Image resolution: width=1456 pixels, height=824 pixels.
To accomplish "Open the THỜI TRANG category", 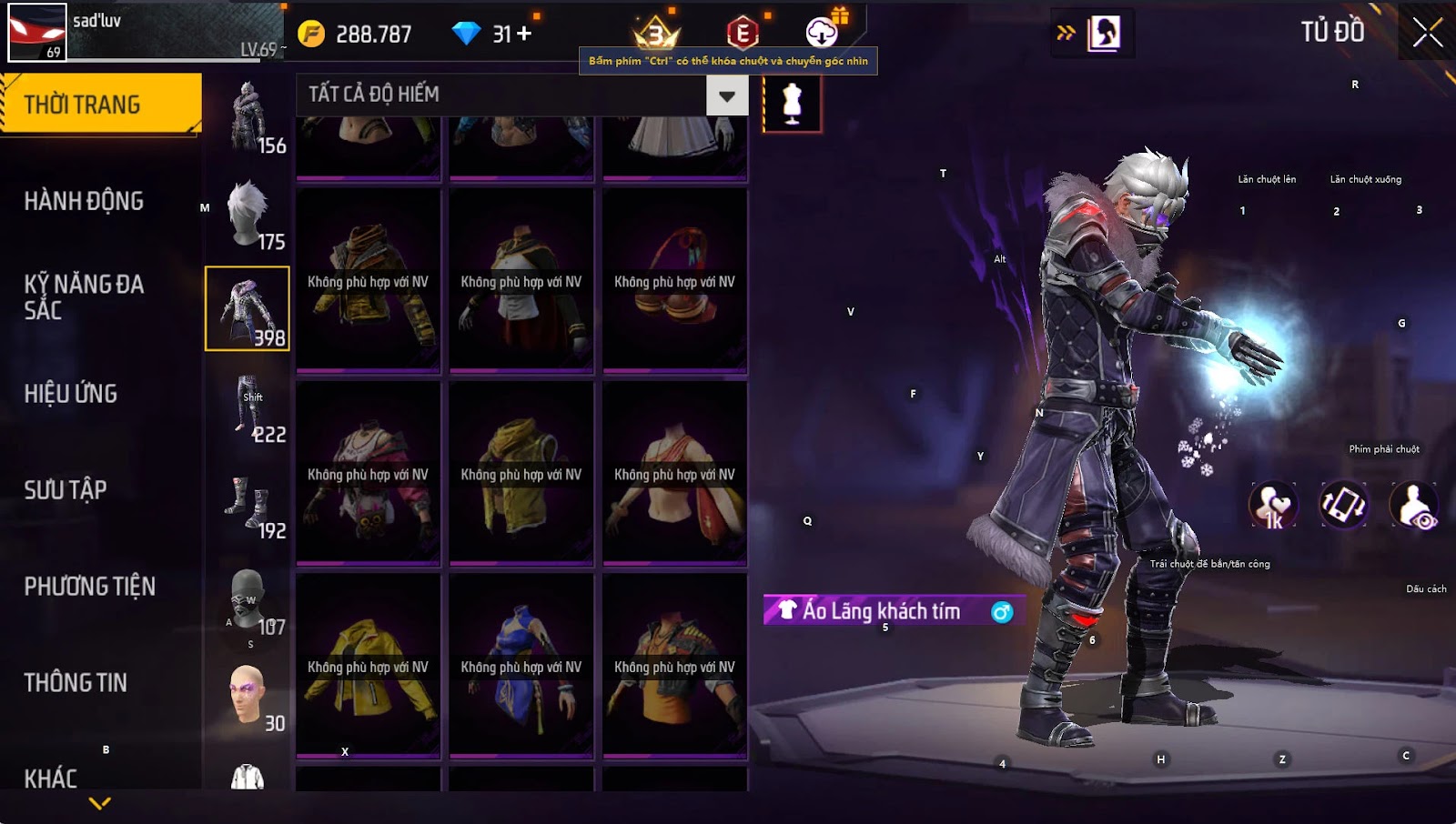I will [100, 105].
